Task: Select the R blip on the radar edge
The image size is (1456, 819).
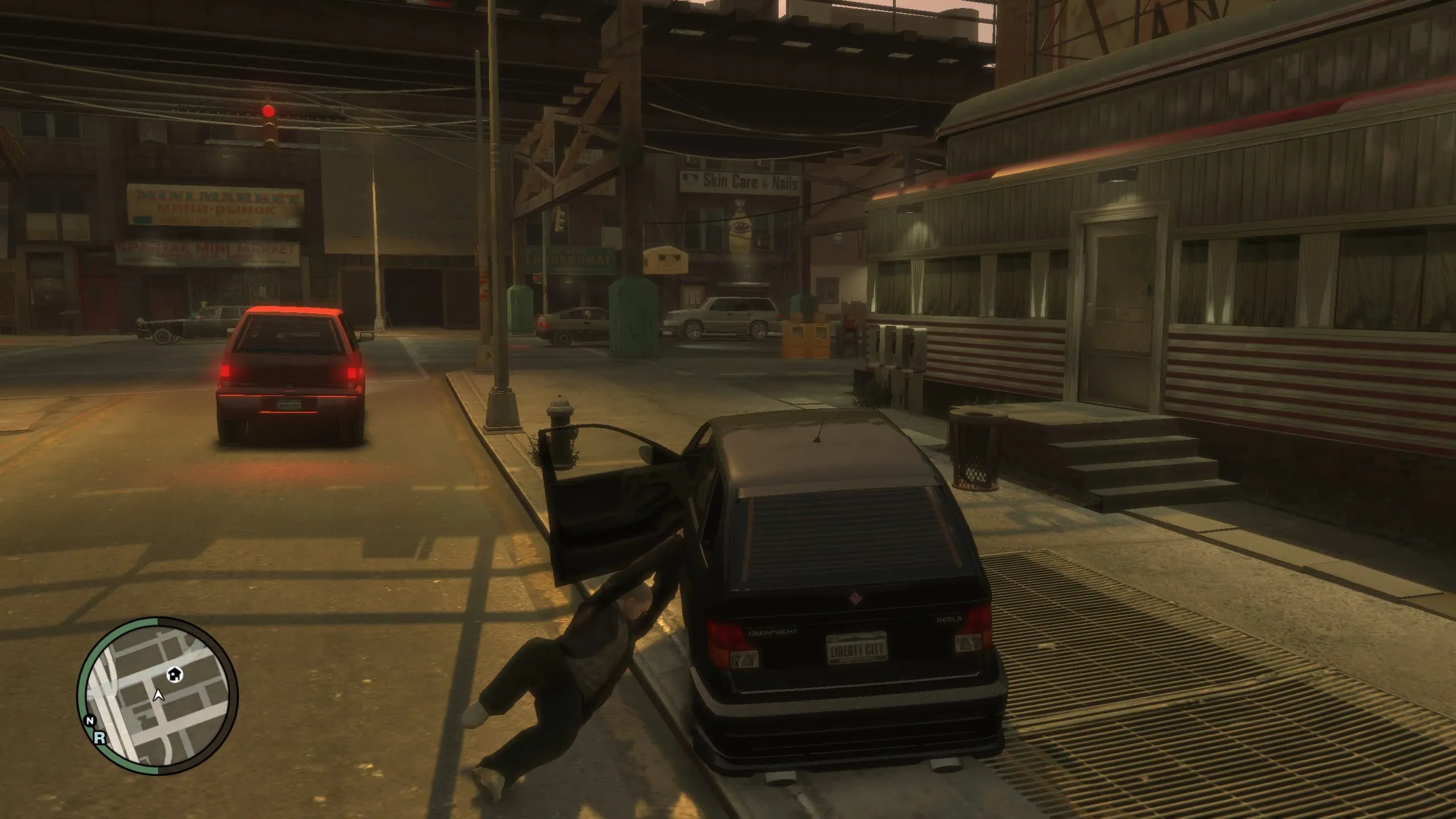Action: (x=100, y=738)
